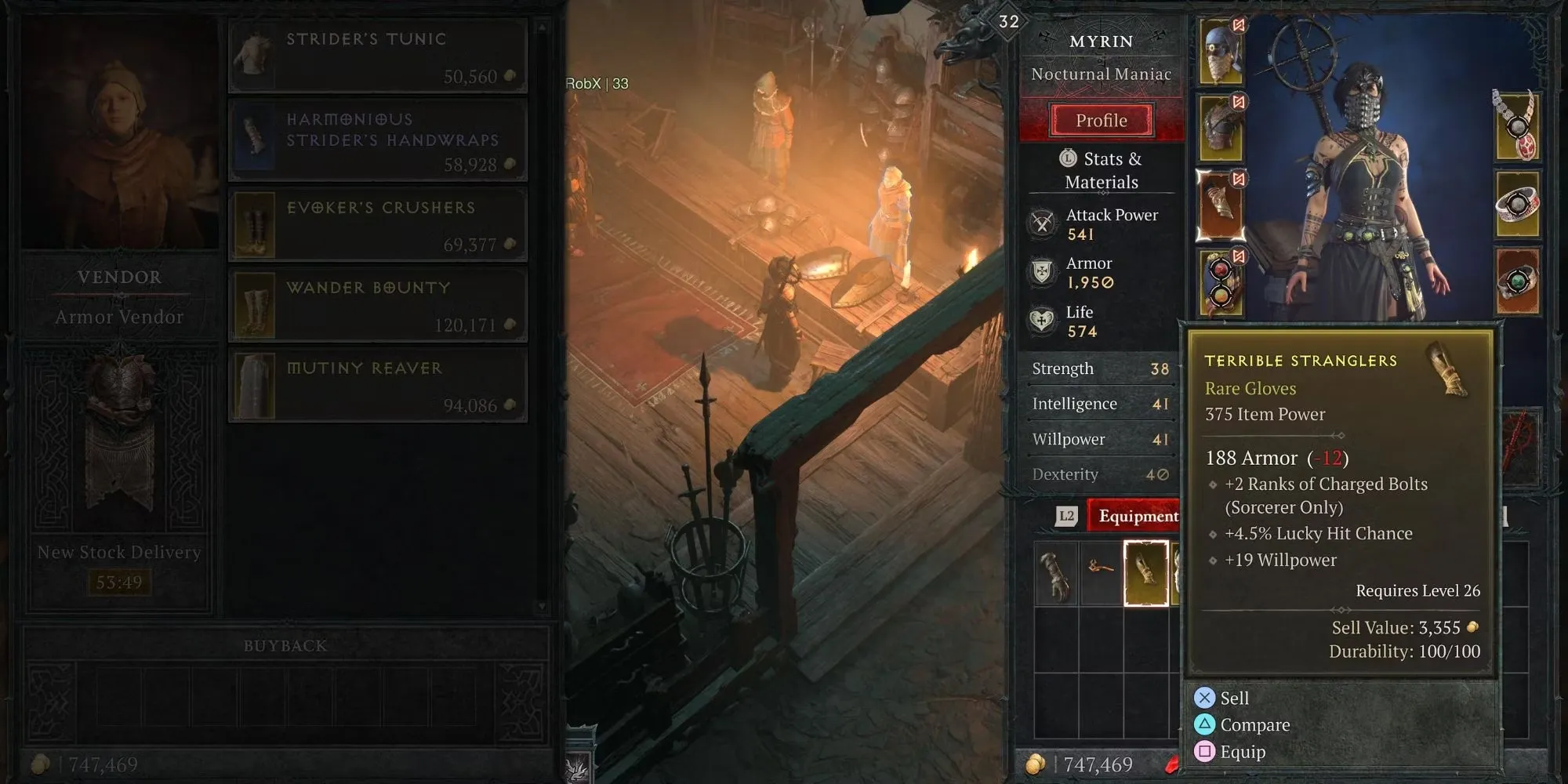Show Stats & Materials panel
Viewport: 1568px width, 784px height.
1102,170
